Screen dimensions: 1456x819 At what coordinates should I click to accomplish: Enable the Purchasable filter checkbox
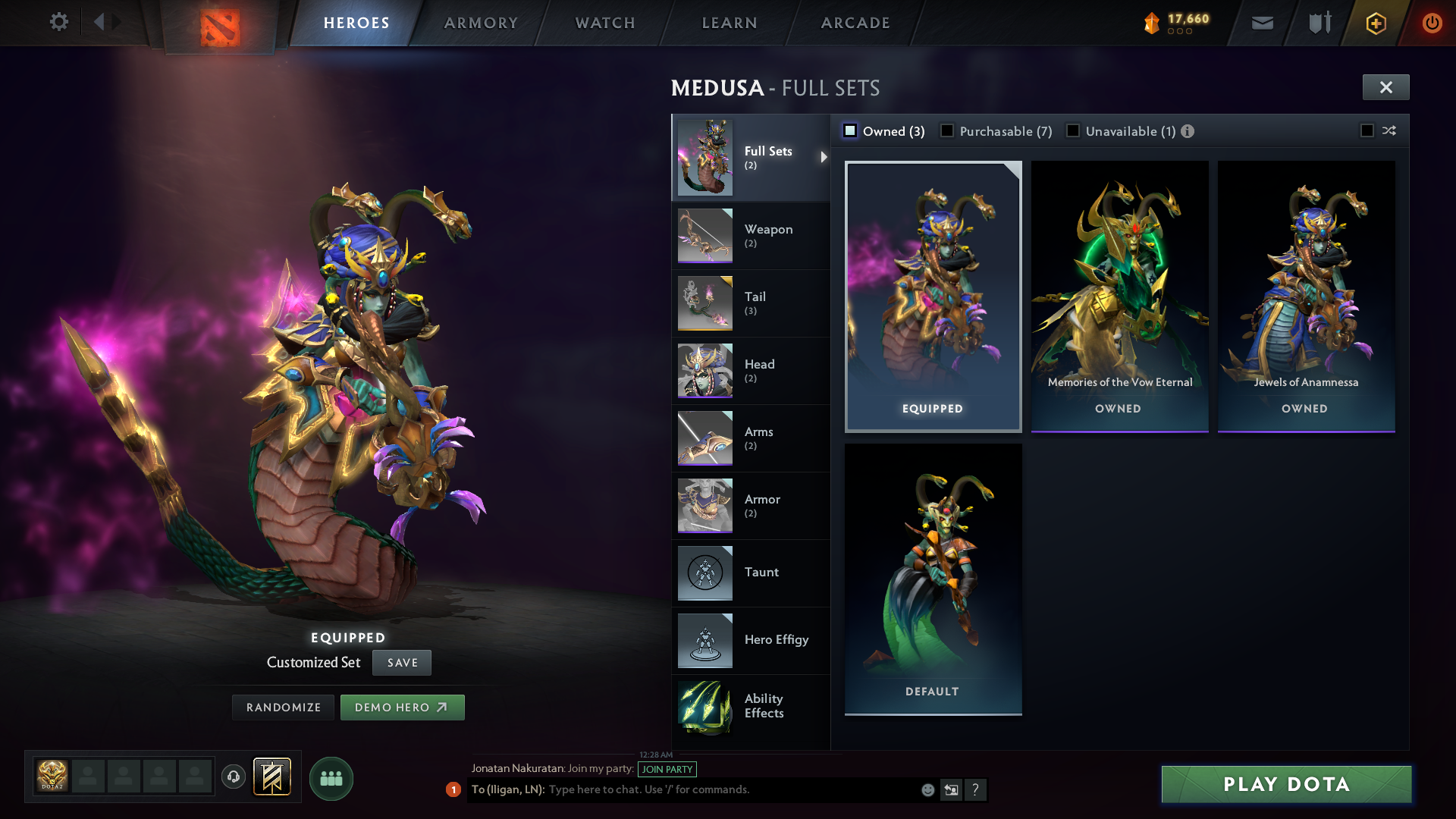947,131
